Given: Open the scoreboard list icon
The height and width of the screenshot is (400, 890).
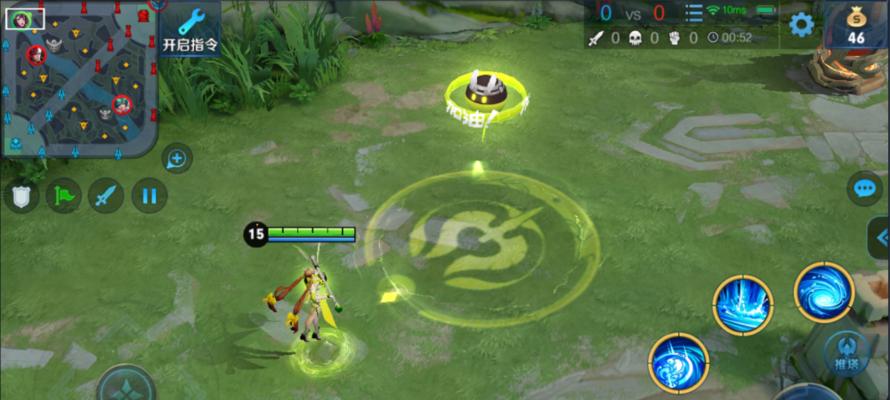Looking at the screenshot, I should pos(693,13).
